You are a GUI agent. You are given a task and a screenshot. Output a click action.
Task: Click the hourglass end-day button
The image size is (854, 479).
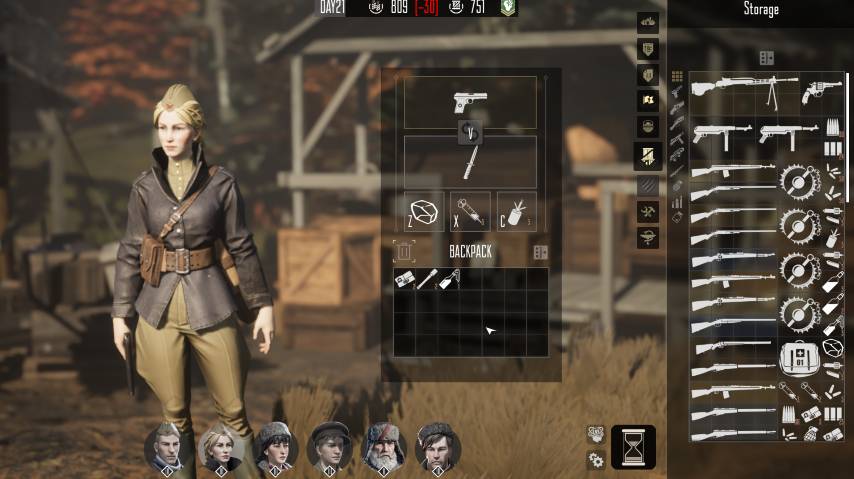[x=633, y=447]
